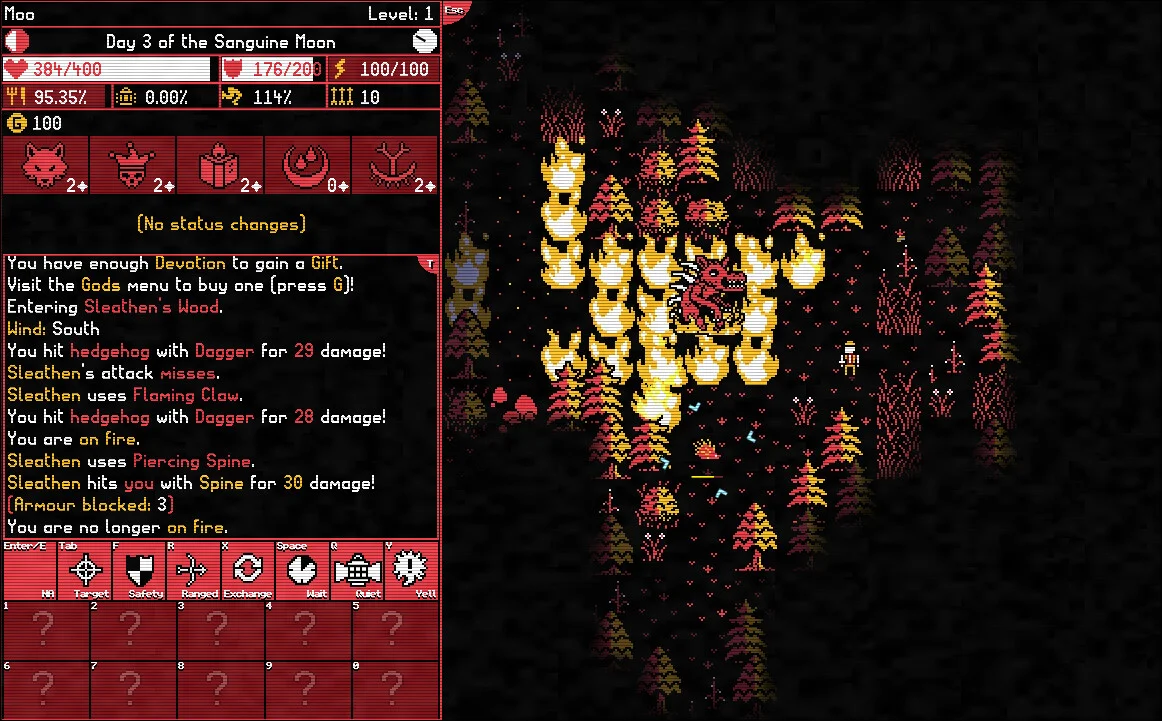Screen dimensions: 1162x721
Task: Close the view with the Esc tab
Action: [455, 10]
